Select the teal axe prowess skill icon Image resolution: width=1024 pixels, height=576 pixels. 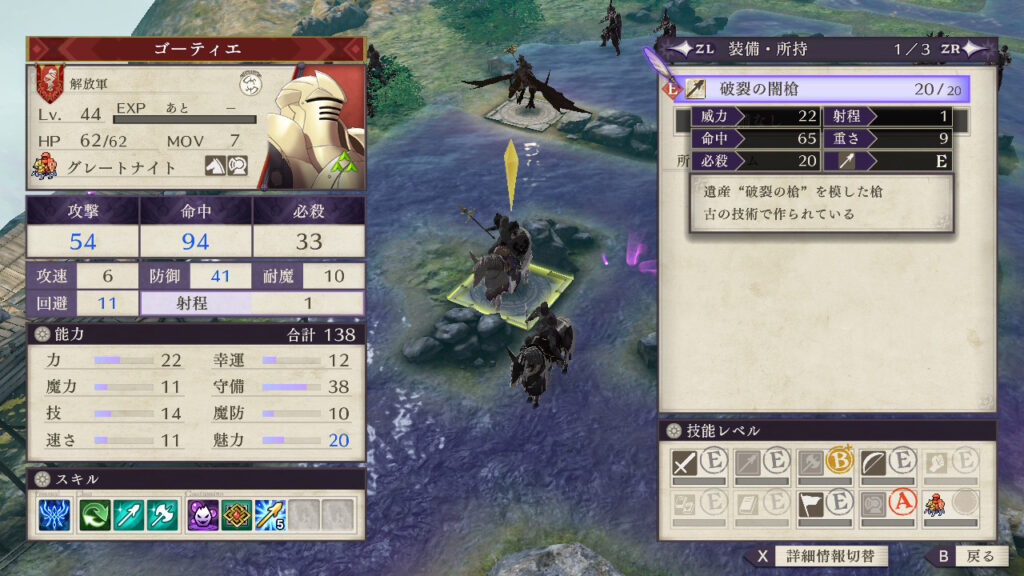click(x=161, y=516)
